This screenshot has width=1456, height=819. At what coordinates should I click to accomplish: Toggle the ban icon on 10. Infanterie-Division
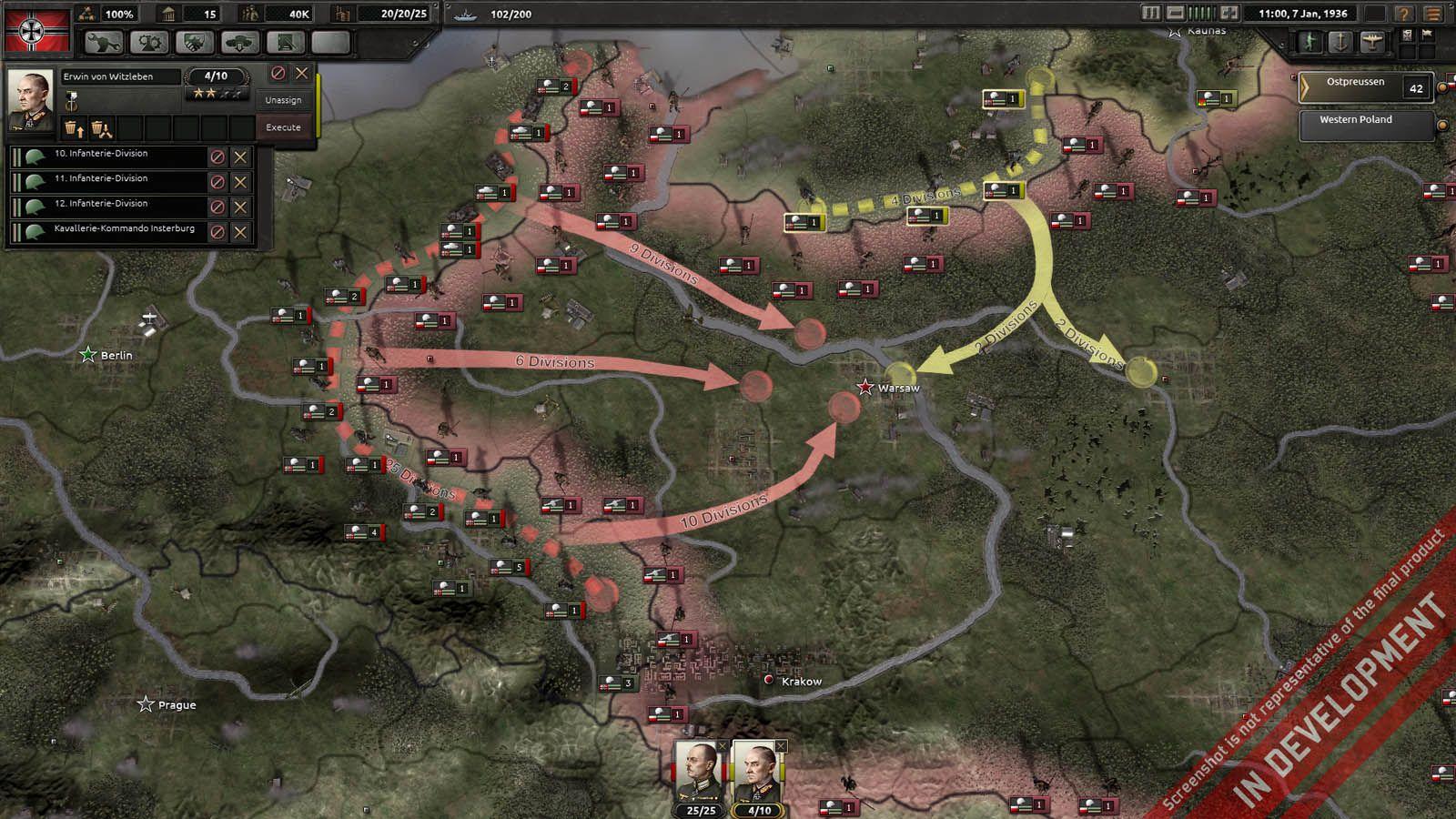click(219, 156)
